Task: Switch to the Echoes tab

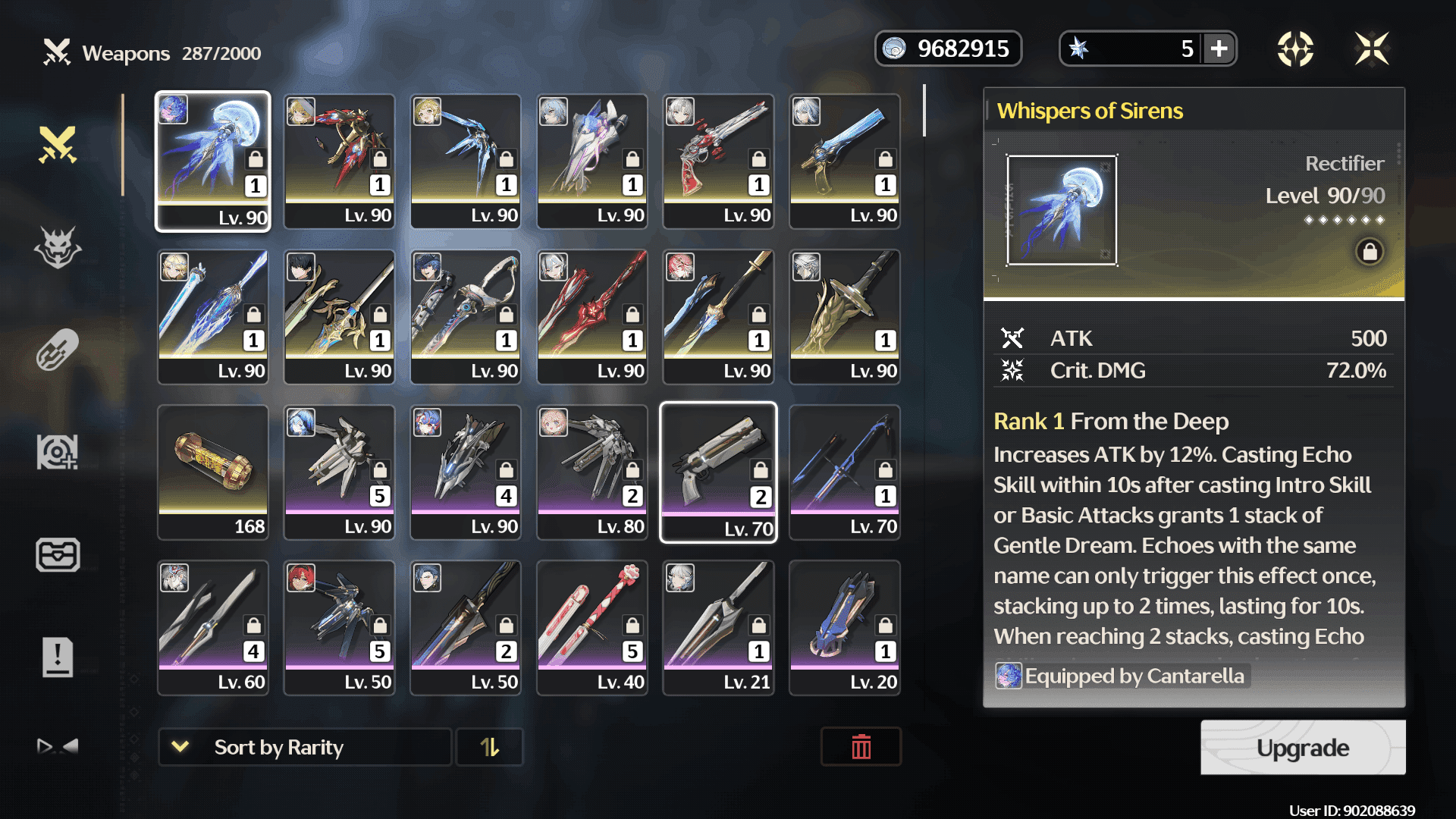Action: 58,247
